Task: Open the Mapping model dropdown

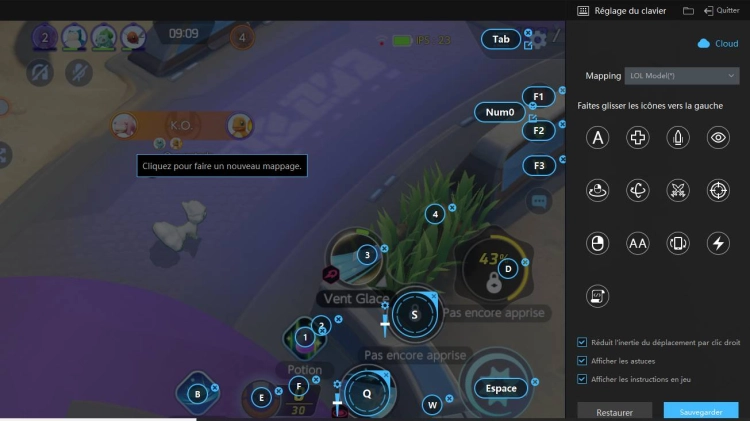Action: point(682,75)
